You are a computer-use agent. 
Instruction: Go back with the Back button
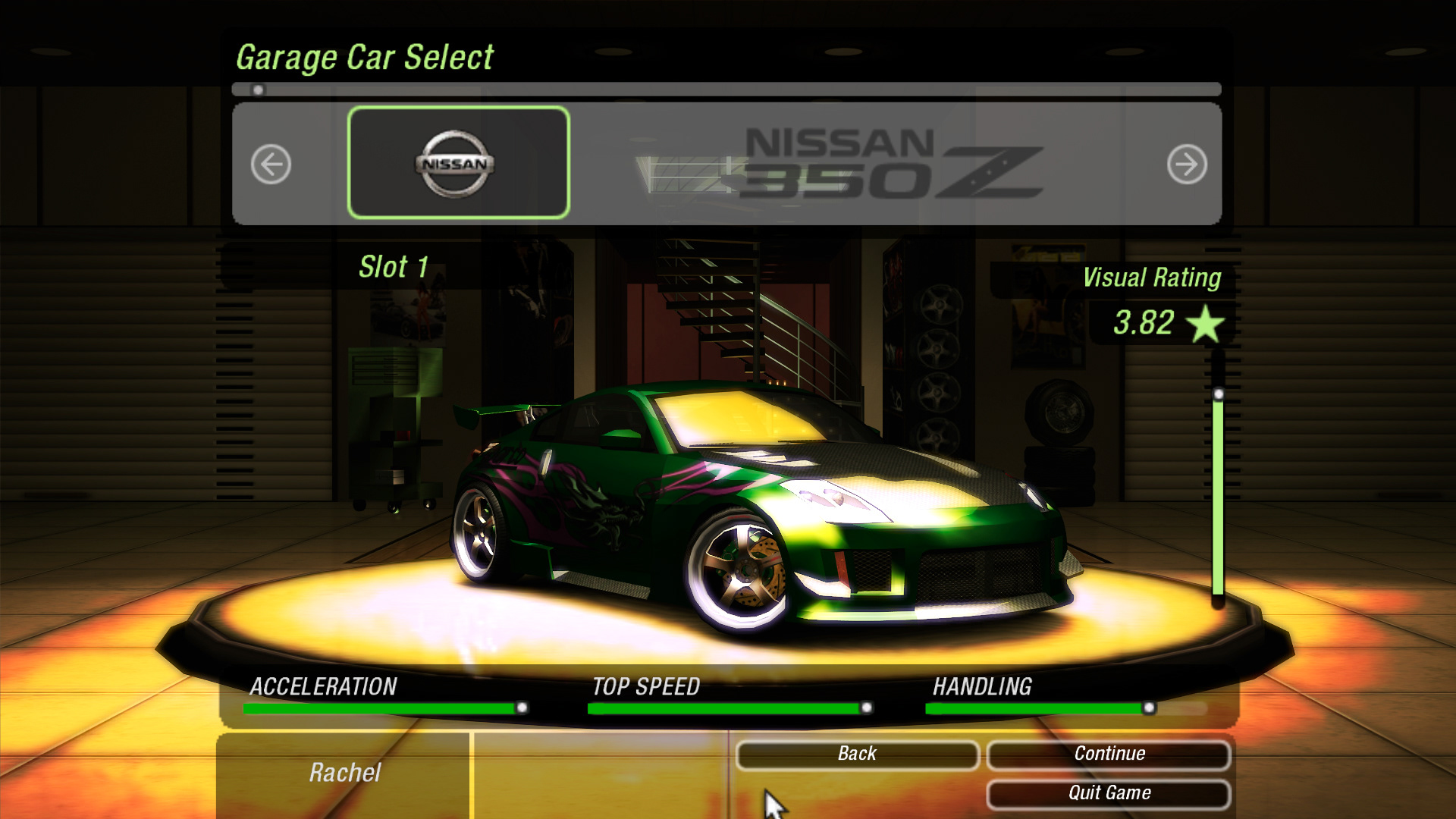pyautogui.click(x=857, y=754)
